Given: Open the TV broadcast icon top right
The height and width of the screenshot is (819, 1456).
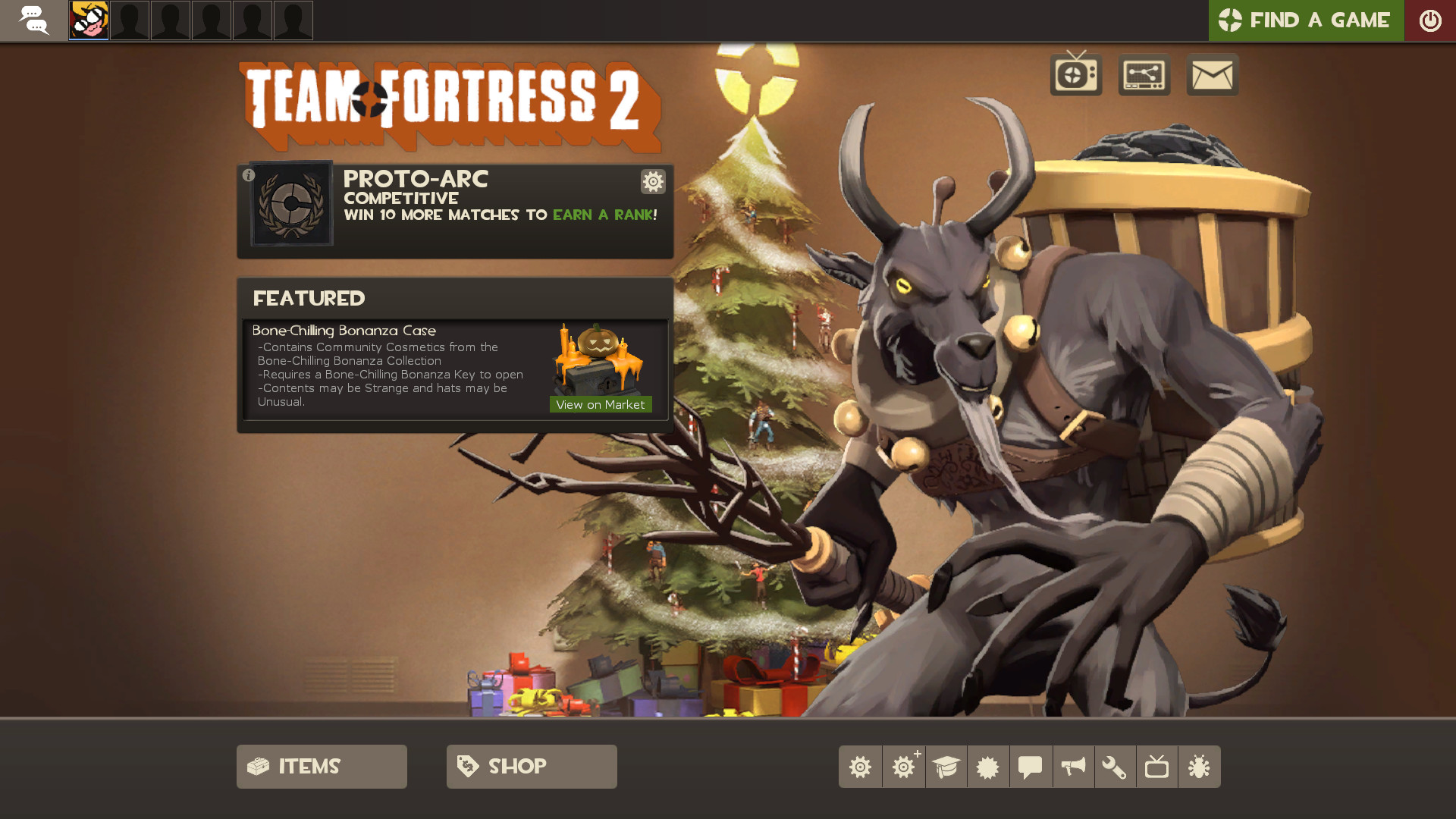Looking at the screenshot, I should [x=1075, y=74].
